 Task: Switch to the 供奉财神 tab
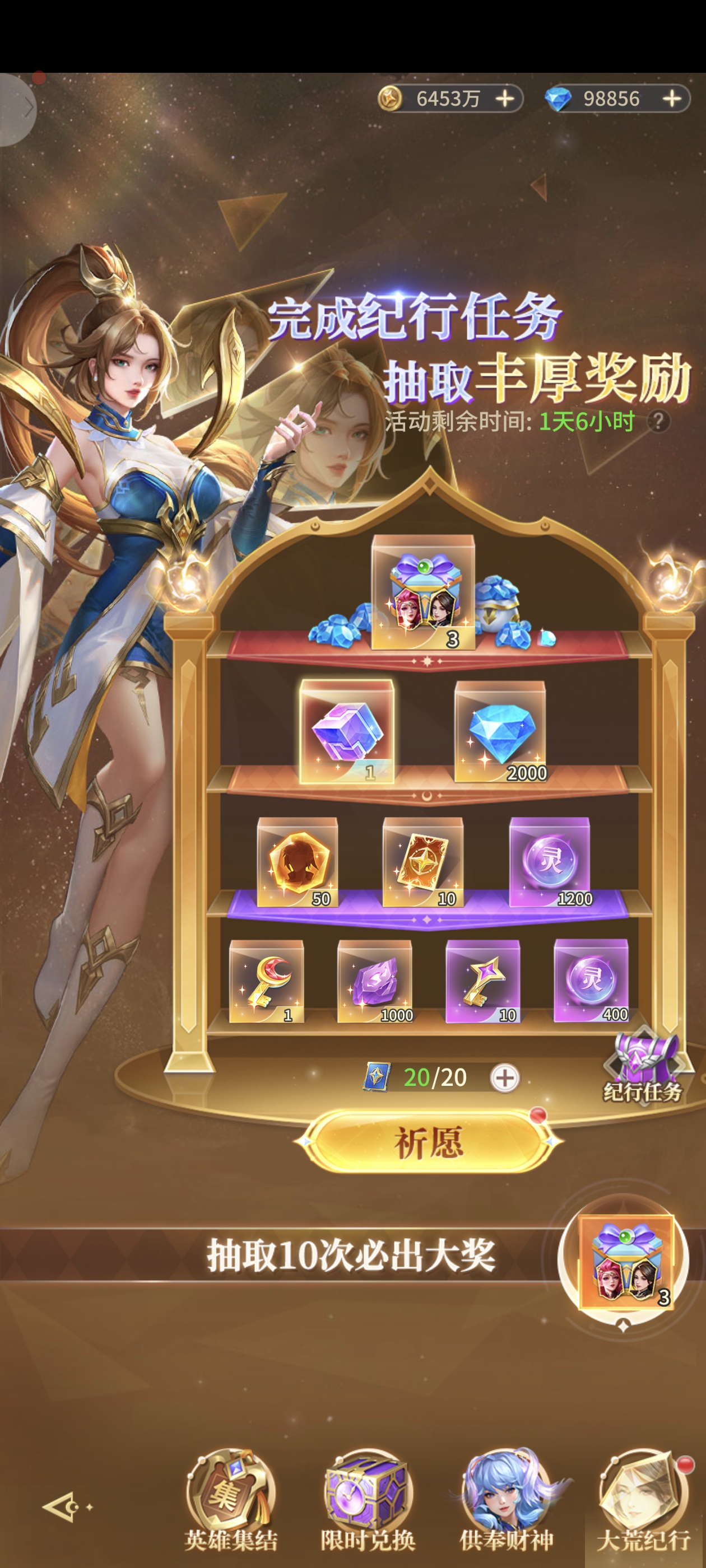506,1501
